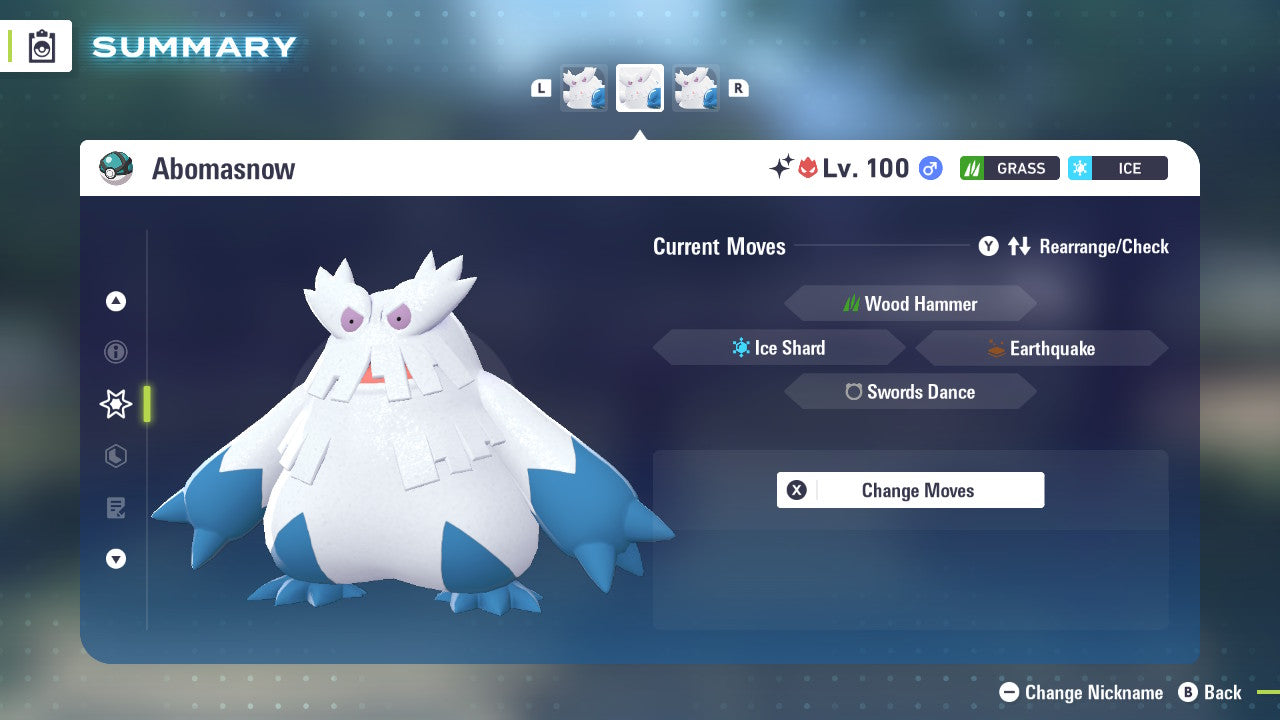Select the hexagon stats icon in sidebar

(x=115, y=456)
